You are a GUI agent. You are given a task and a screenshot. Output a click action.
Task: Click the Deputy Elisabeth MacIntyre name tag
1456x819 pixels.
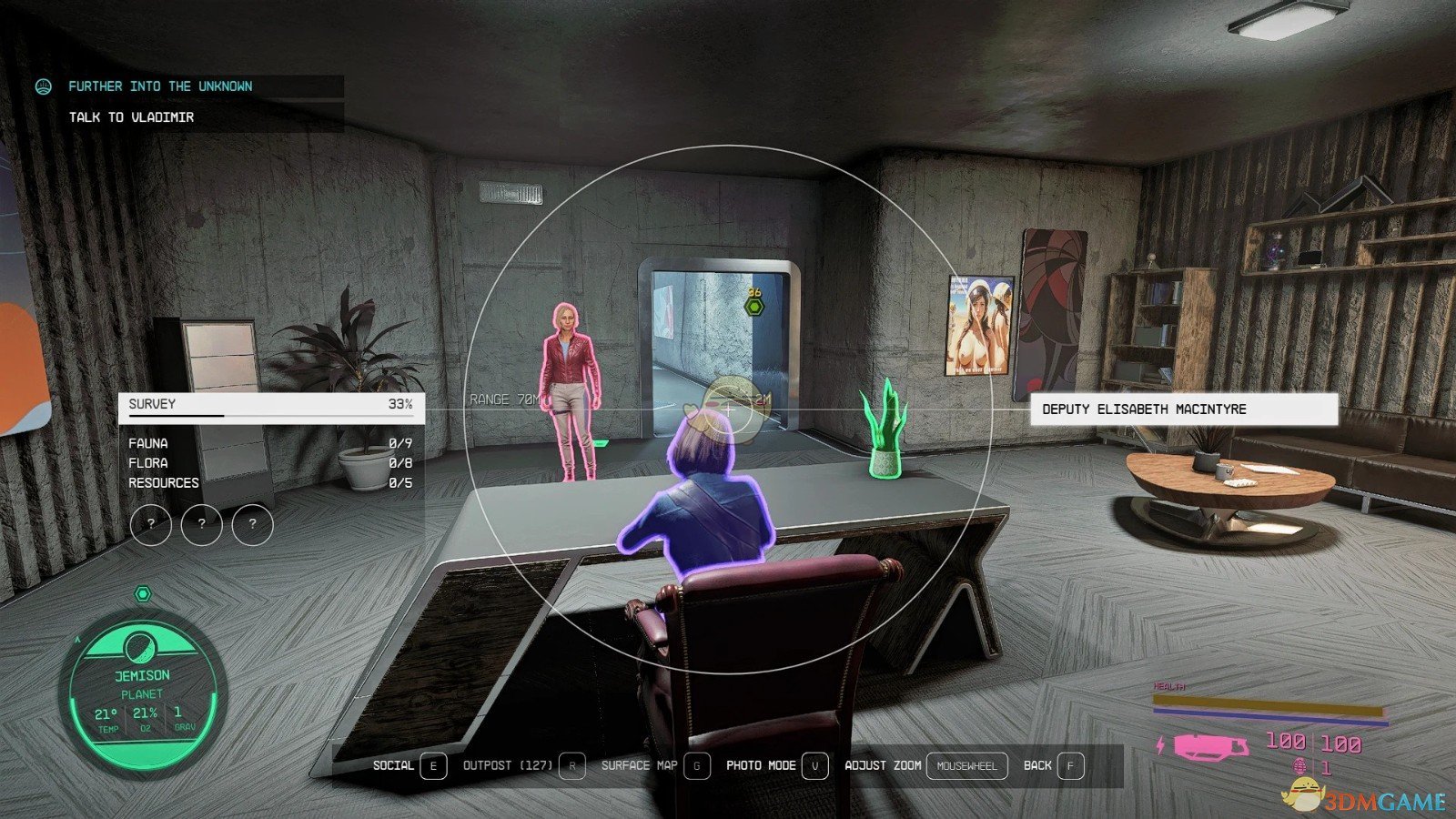click(x=1183, y=409)
